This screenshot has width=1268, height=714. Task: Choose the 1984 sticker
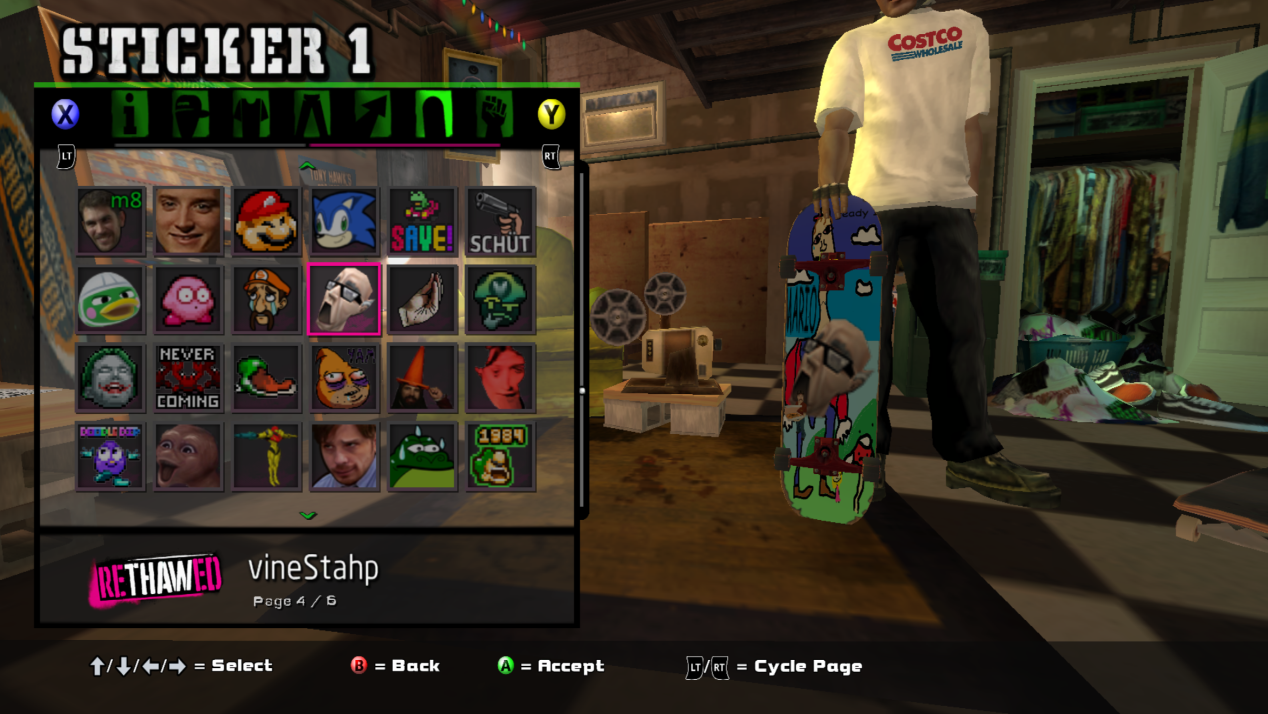tap(500, 455)
